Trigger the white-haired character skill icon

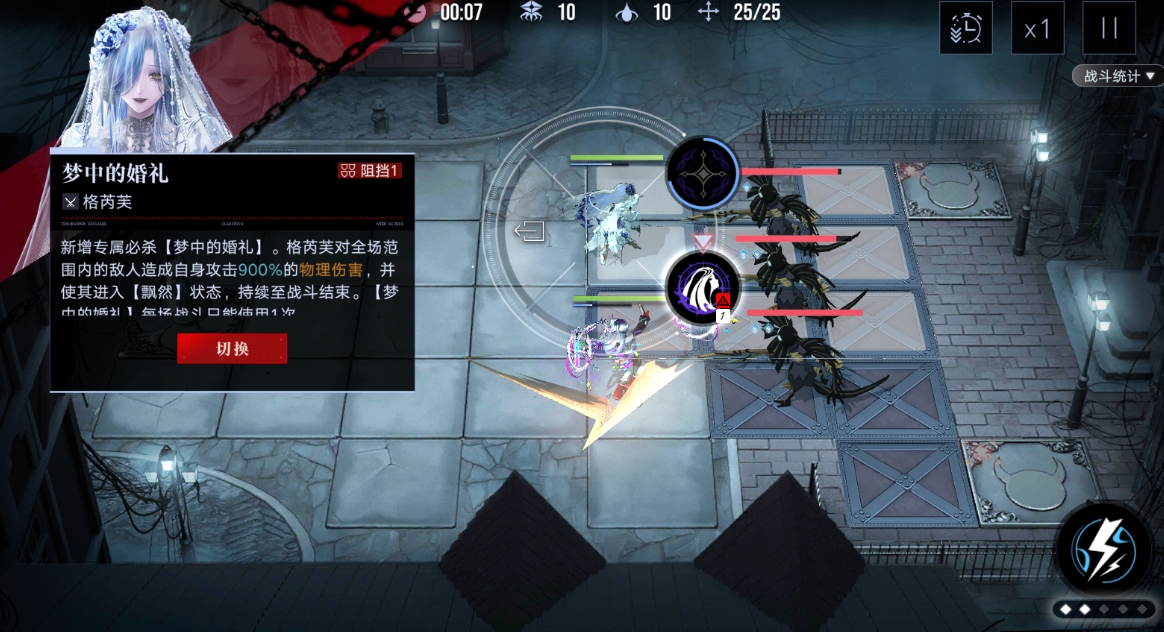[x=702, y=288]
